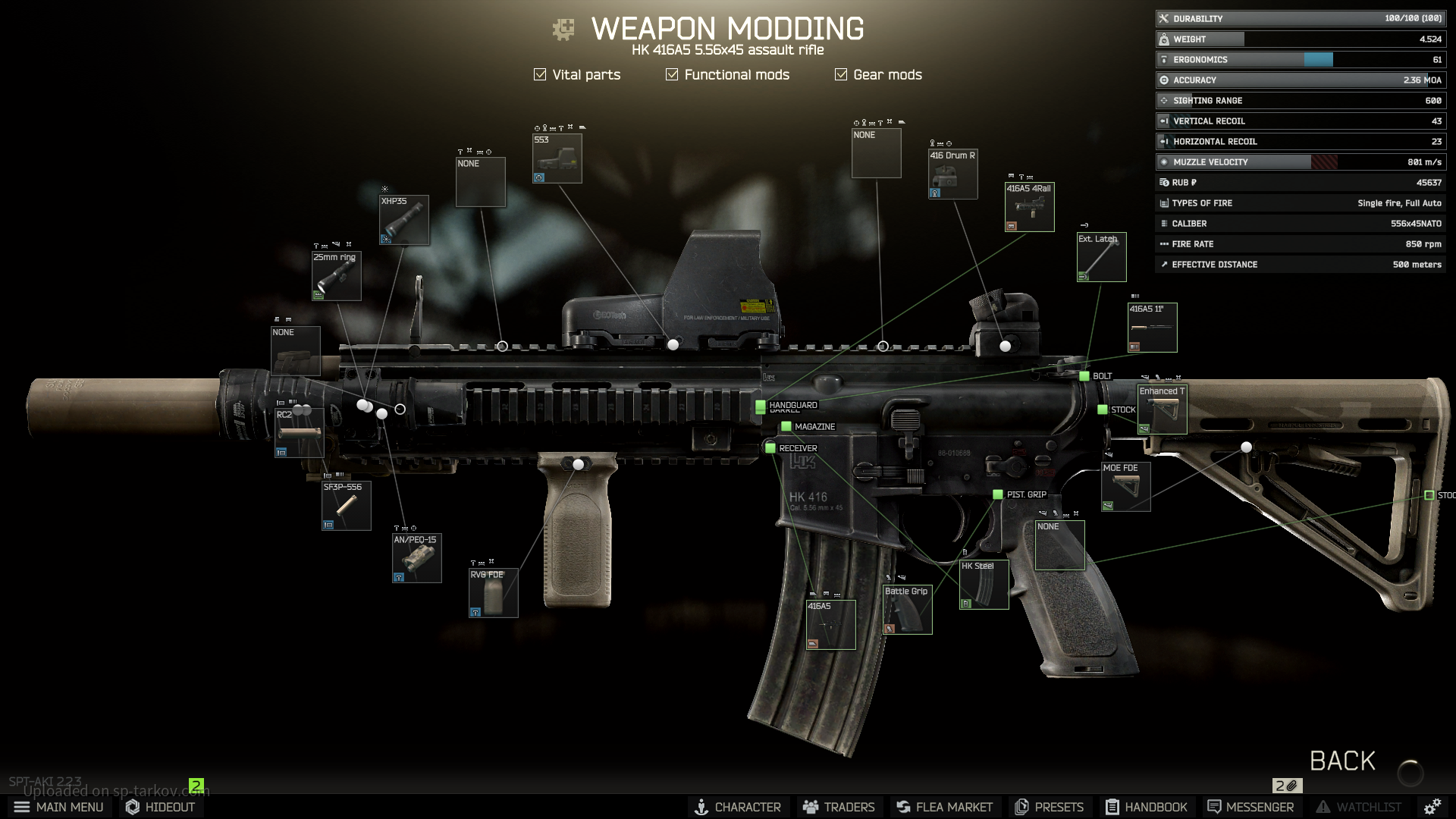Viewport: 1456px width, 819px height.
Task: Open the Messenger
Action: [1250, 807]
